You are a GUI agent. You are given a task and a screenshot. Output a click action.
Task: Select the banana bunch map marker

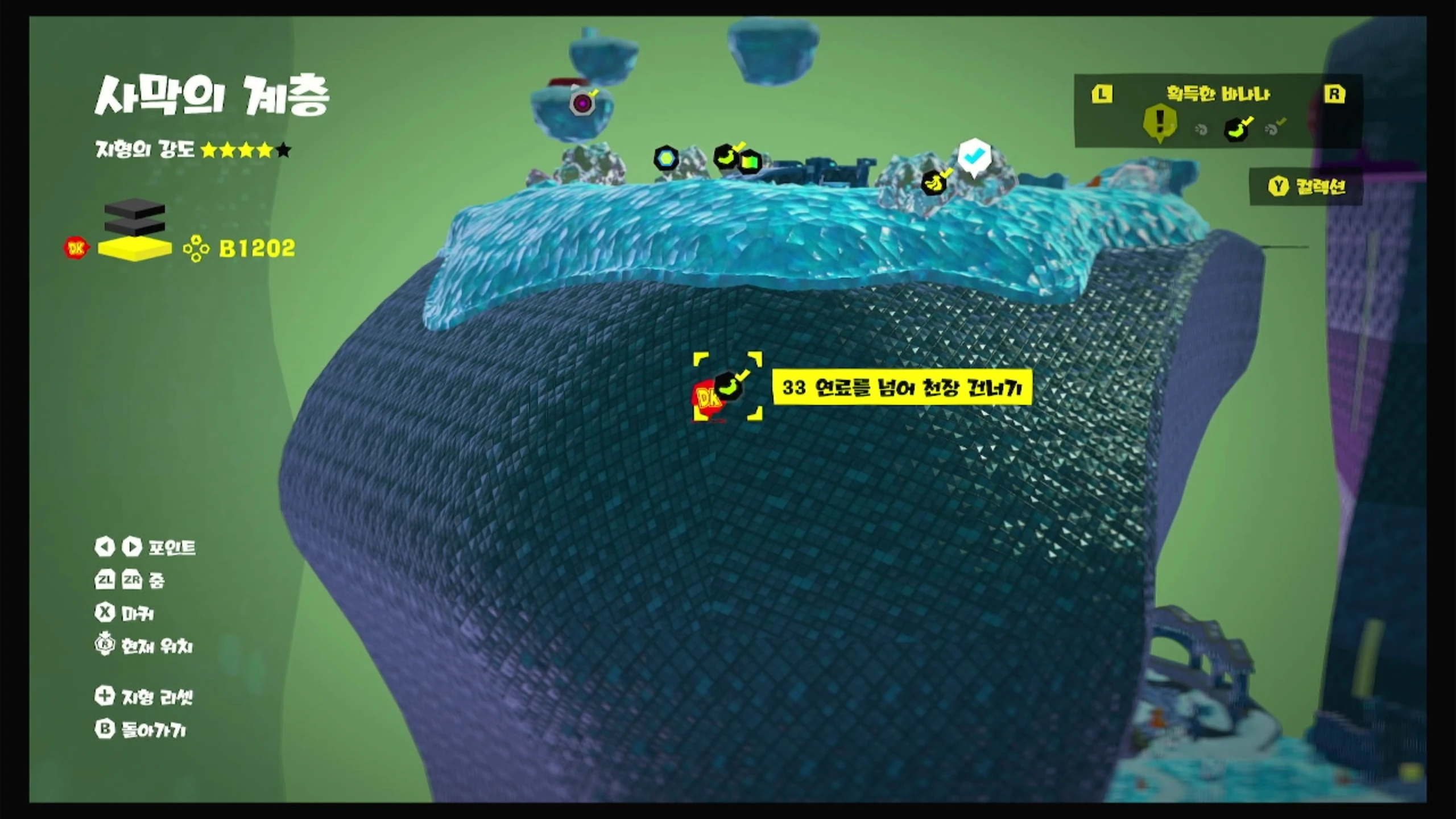pos(933,183)
